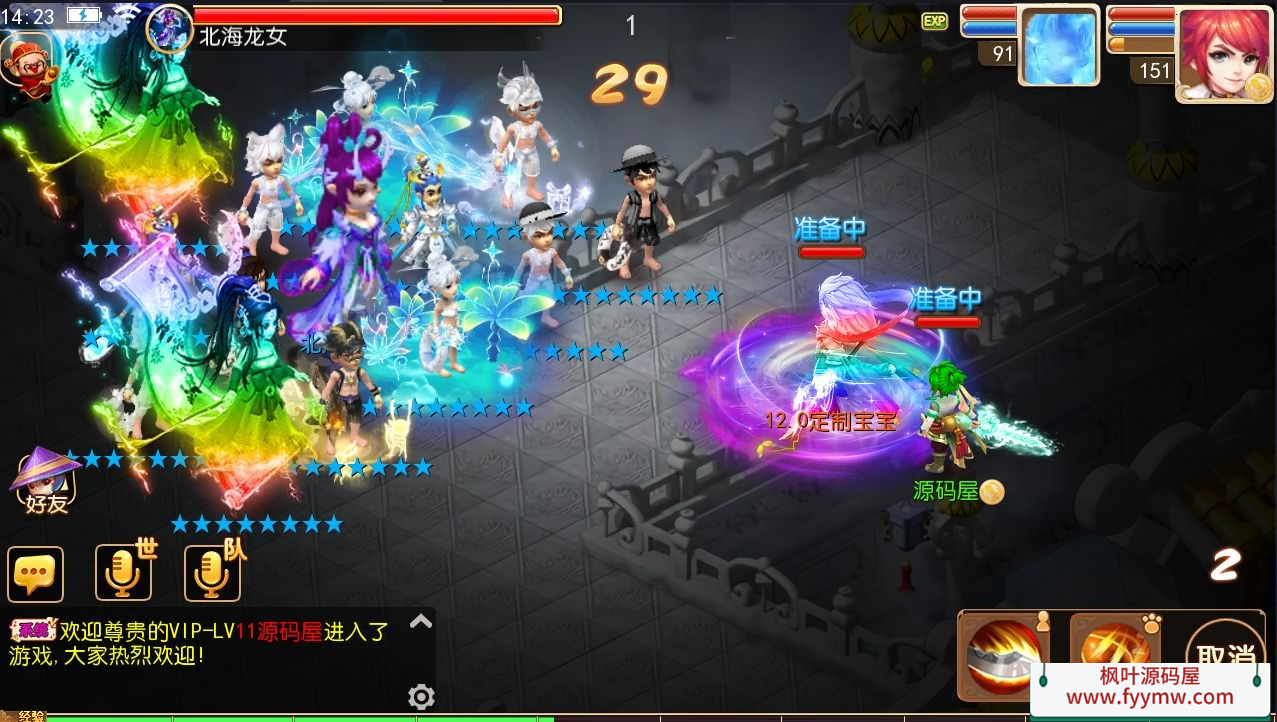
Task: Activate team channel voice microphone
Action: tap(212, 573)
